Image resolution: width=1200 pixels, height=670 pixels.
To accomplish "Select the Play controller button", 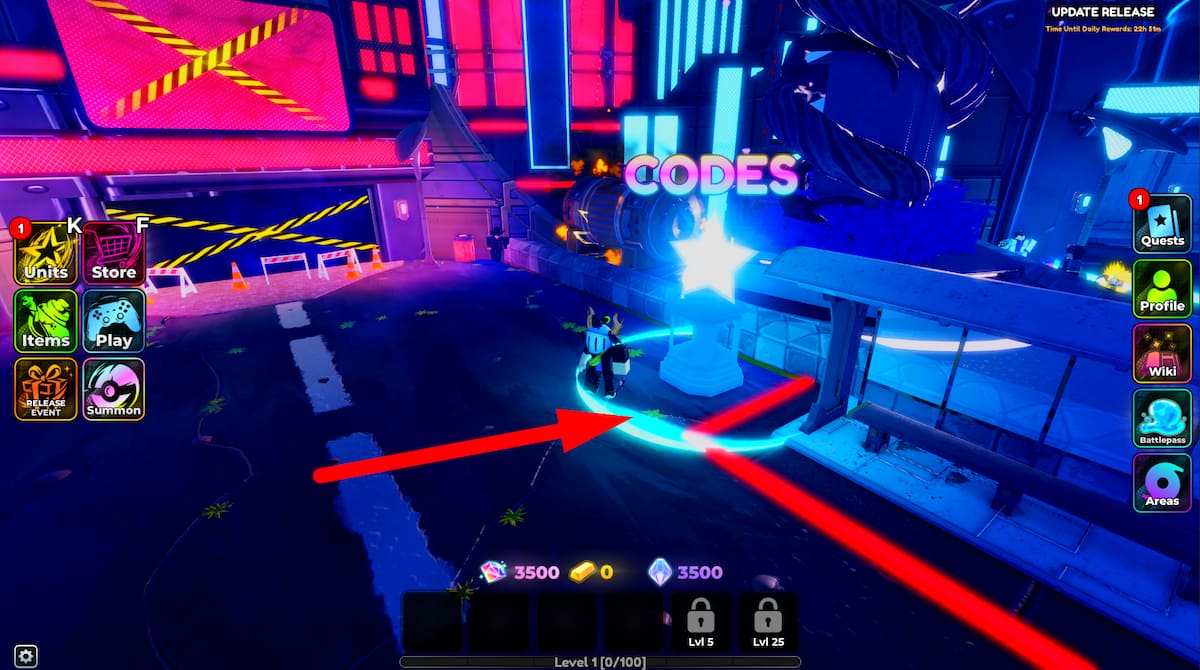I will coord(113,321).
